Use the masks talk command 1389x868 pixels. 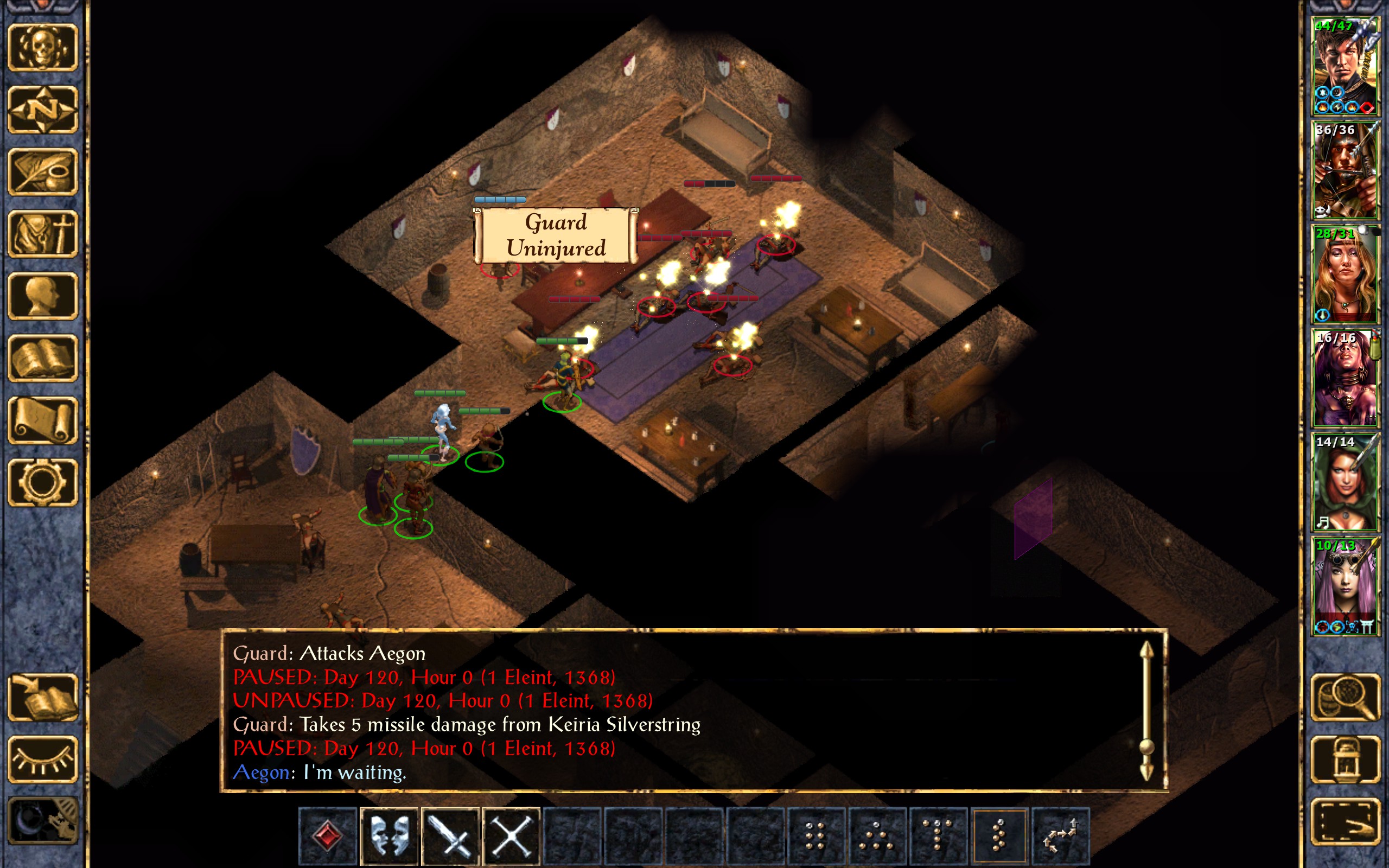(389, 837)
